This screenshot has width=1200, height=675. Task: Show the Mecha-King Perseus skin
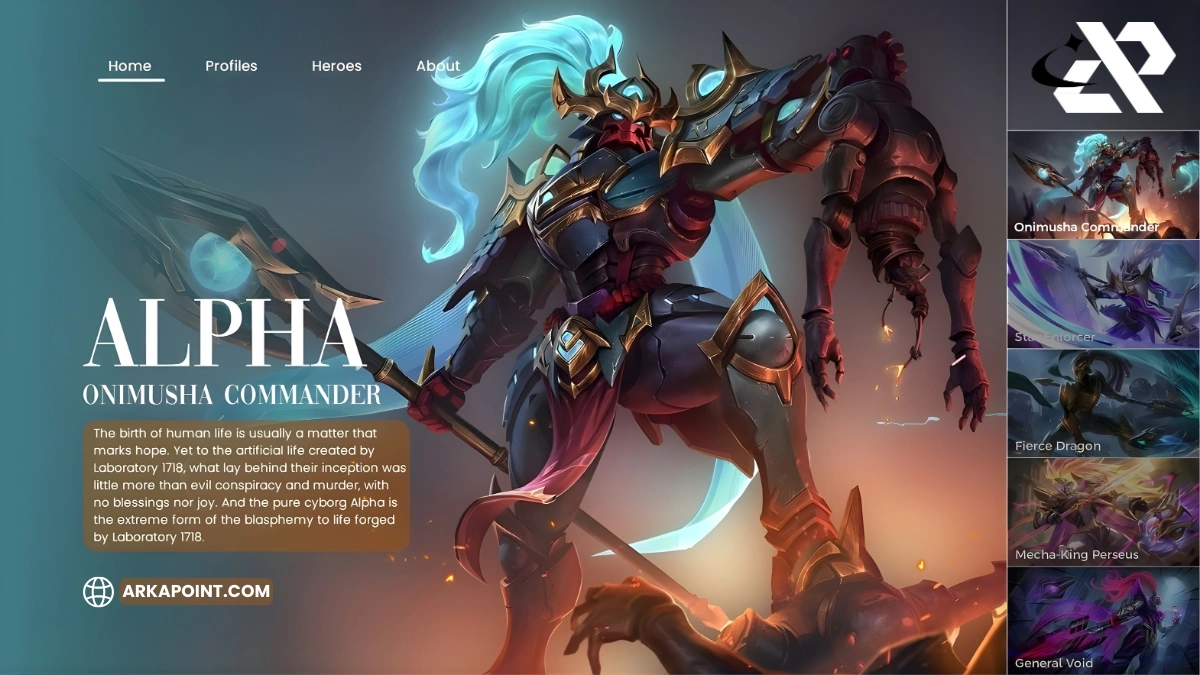1102,512
